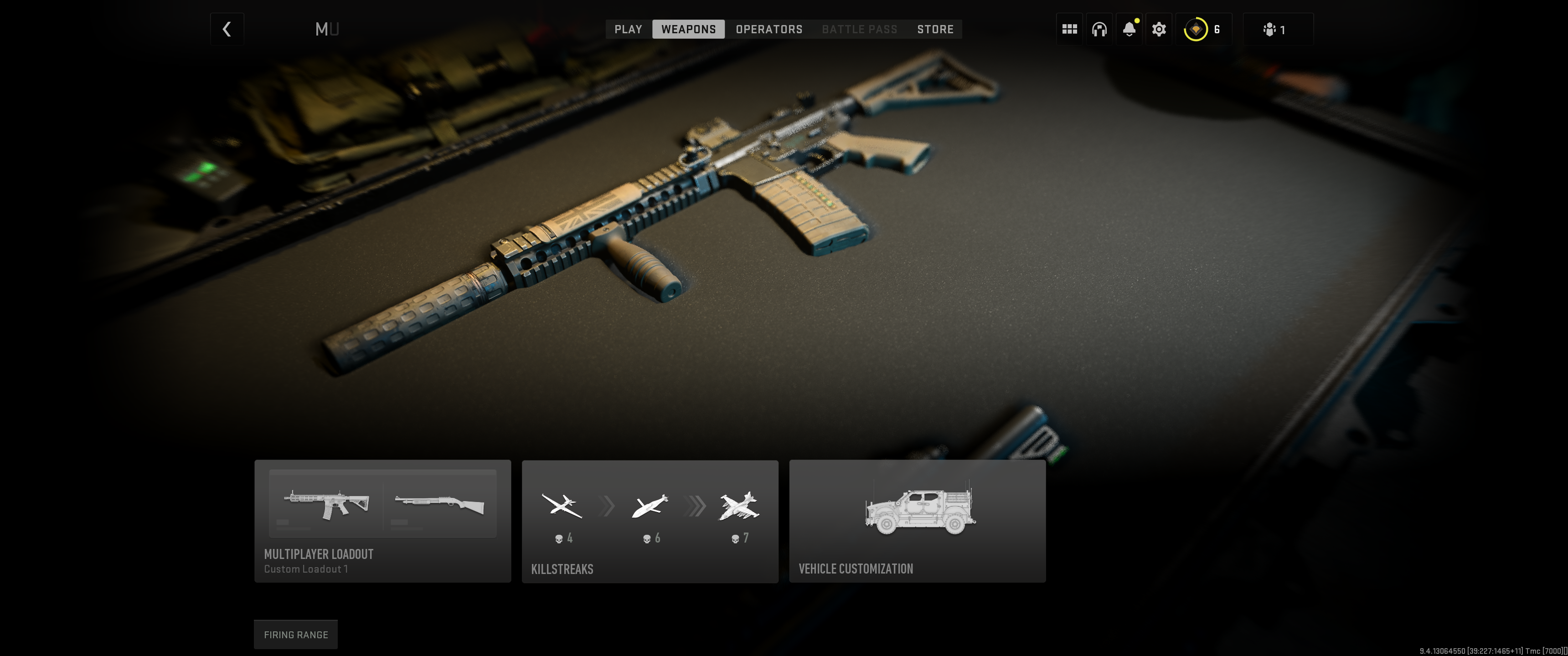Image resolution: width=1568 pixels, height=656 pixels.
Task: Open settings with the gear icon
Action: pos(1158,29)
